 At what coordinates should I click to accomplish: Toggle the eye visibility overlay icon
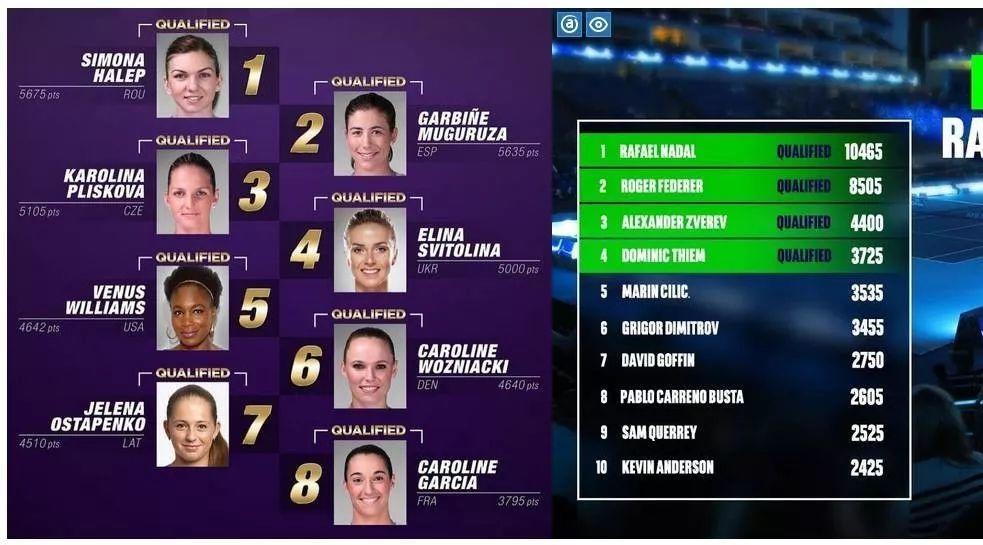[598, 24]
